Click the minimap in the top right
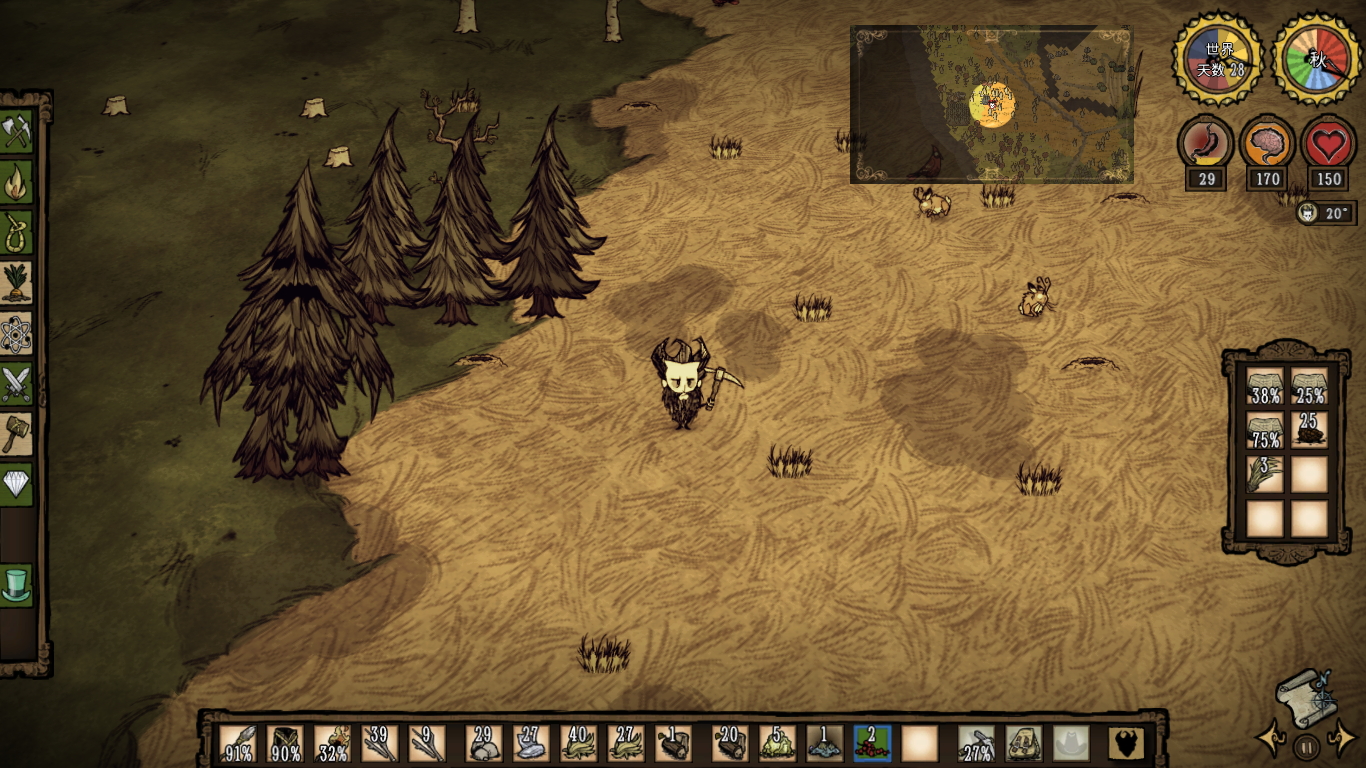1366x768 pixels. (x=991, y=105)
